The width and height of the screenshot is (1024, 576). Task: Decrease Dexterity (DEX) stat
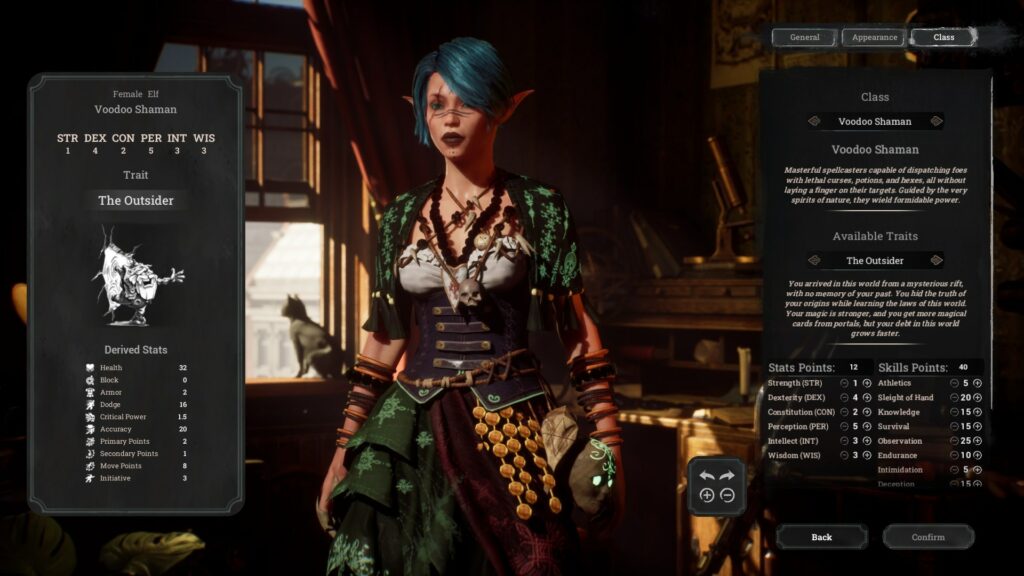pyautogui.click(x=845, y=398)
